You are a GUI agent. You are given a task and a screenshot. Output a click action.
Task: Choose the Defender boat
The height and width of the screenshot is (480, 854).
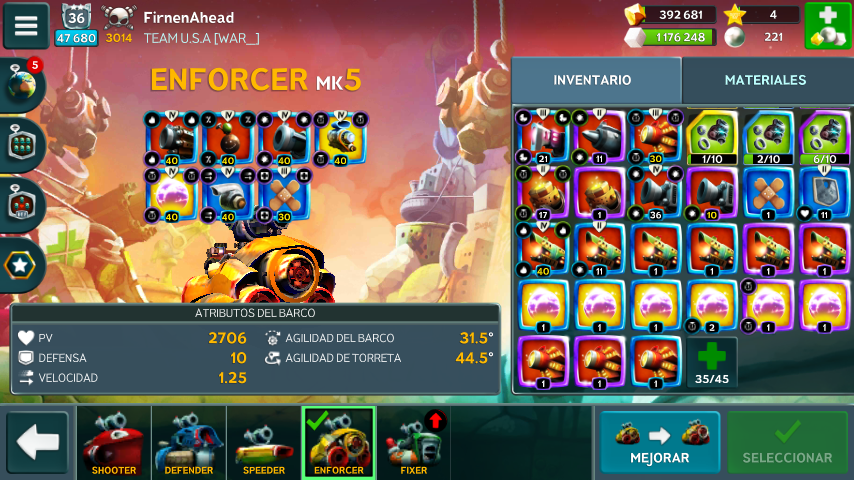189,442
